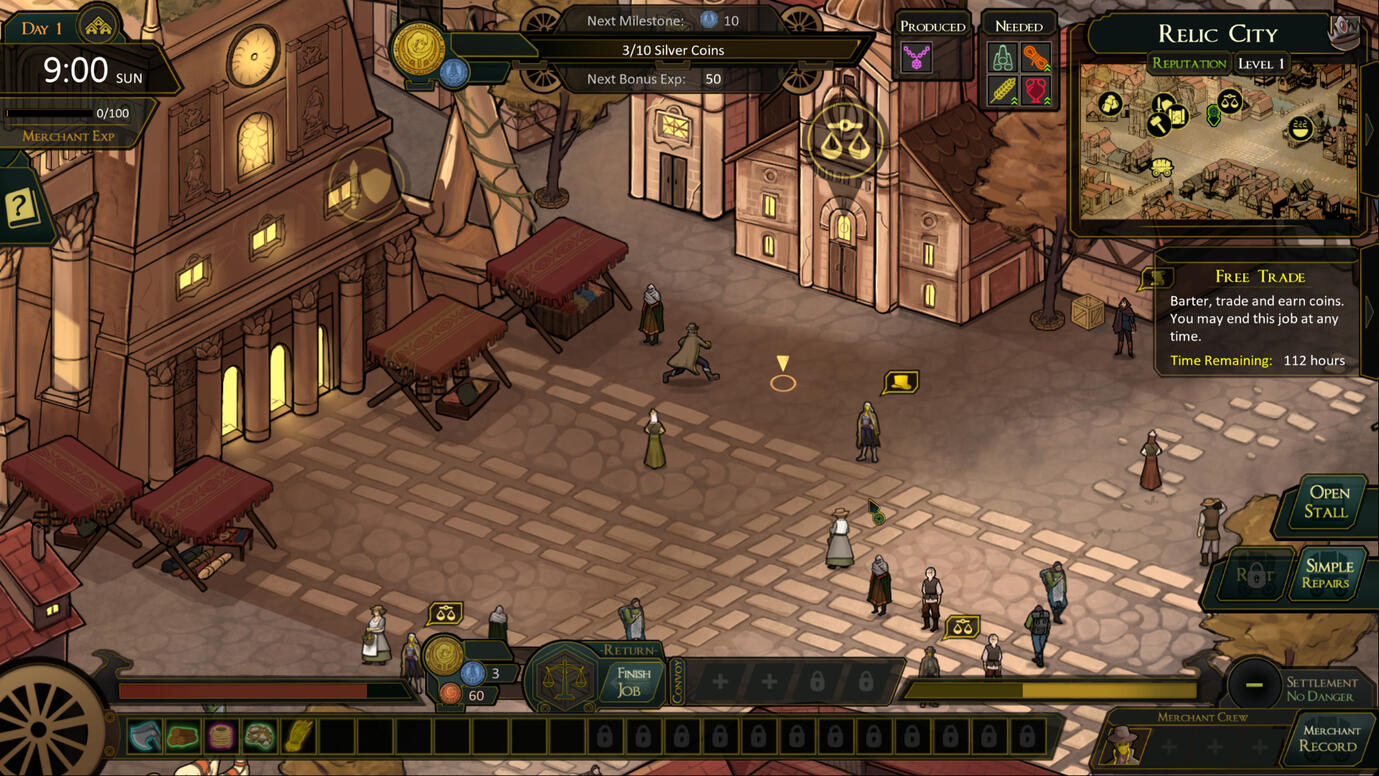Click the scales trade marker on minimap
Viewport: 1379px width, 776px height.
pyautogui.click(x=1230, y=99)
